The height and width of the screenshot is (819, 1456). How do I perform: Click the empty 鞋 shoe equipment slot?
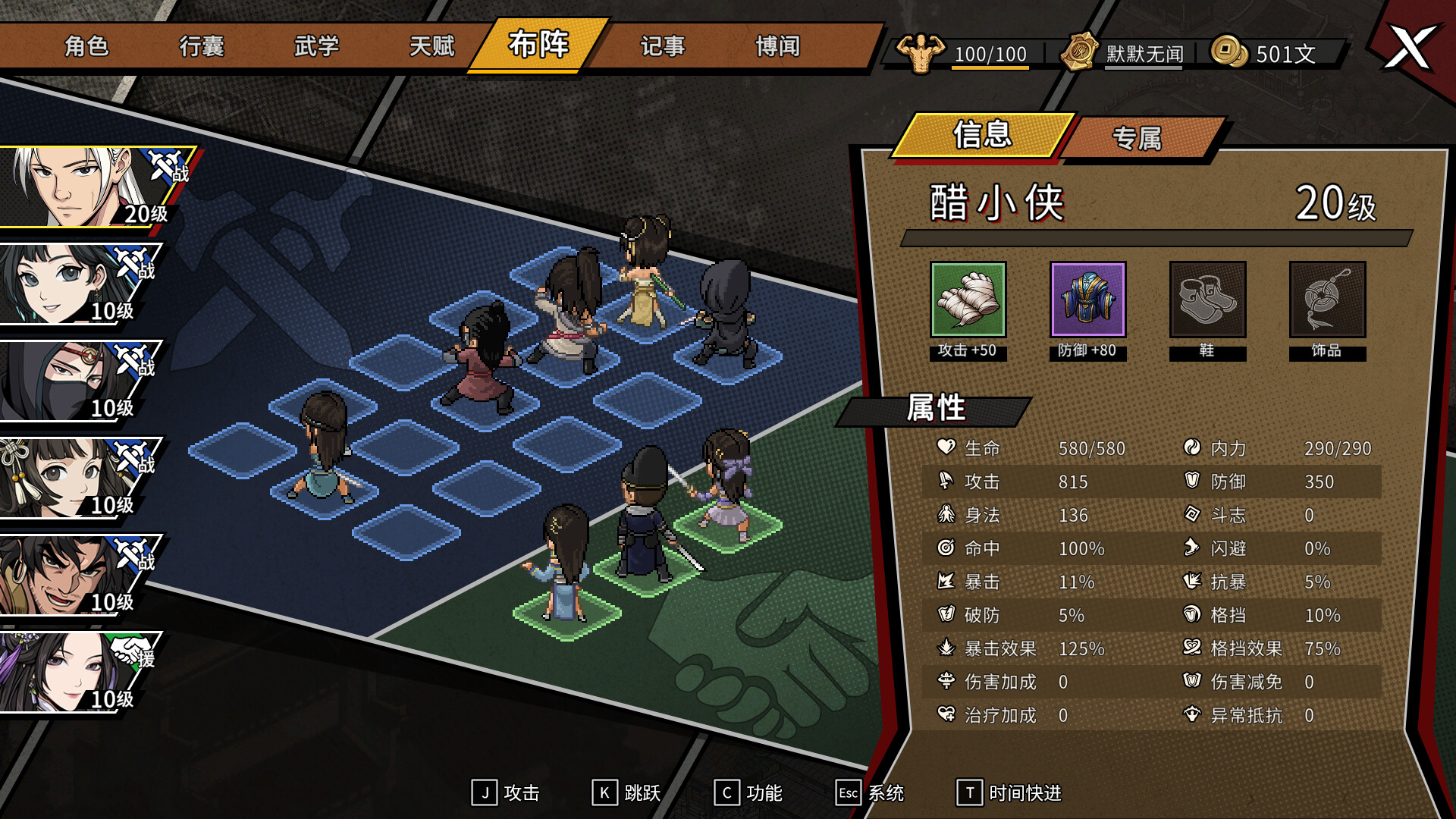(1207, 299)
